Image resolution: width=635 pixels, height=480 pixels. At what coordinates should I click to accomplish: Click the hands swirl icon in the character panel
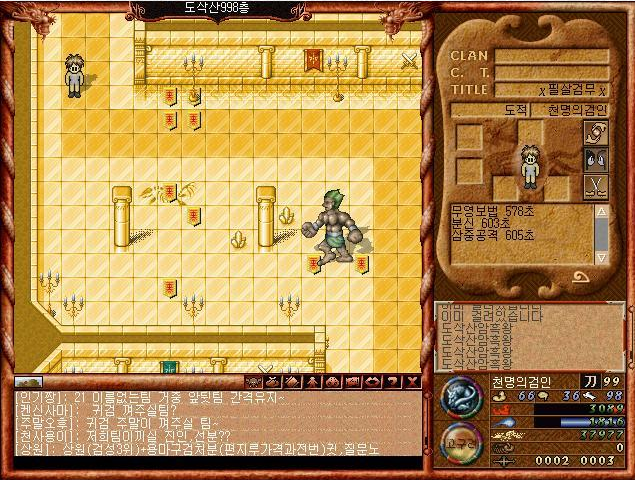point(596,133)
